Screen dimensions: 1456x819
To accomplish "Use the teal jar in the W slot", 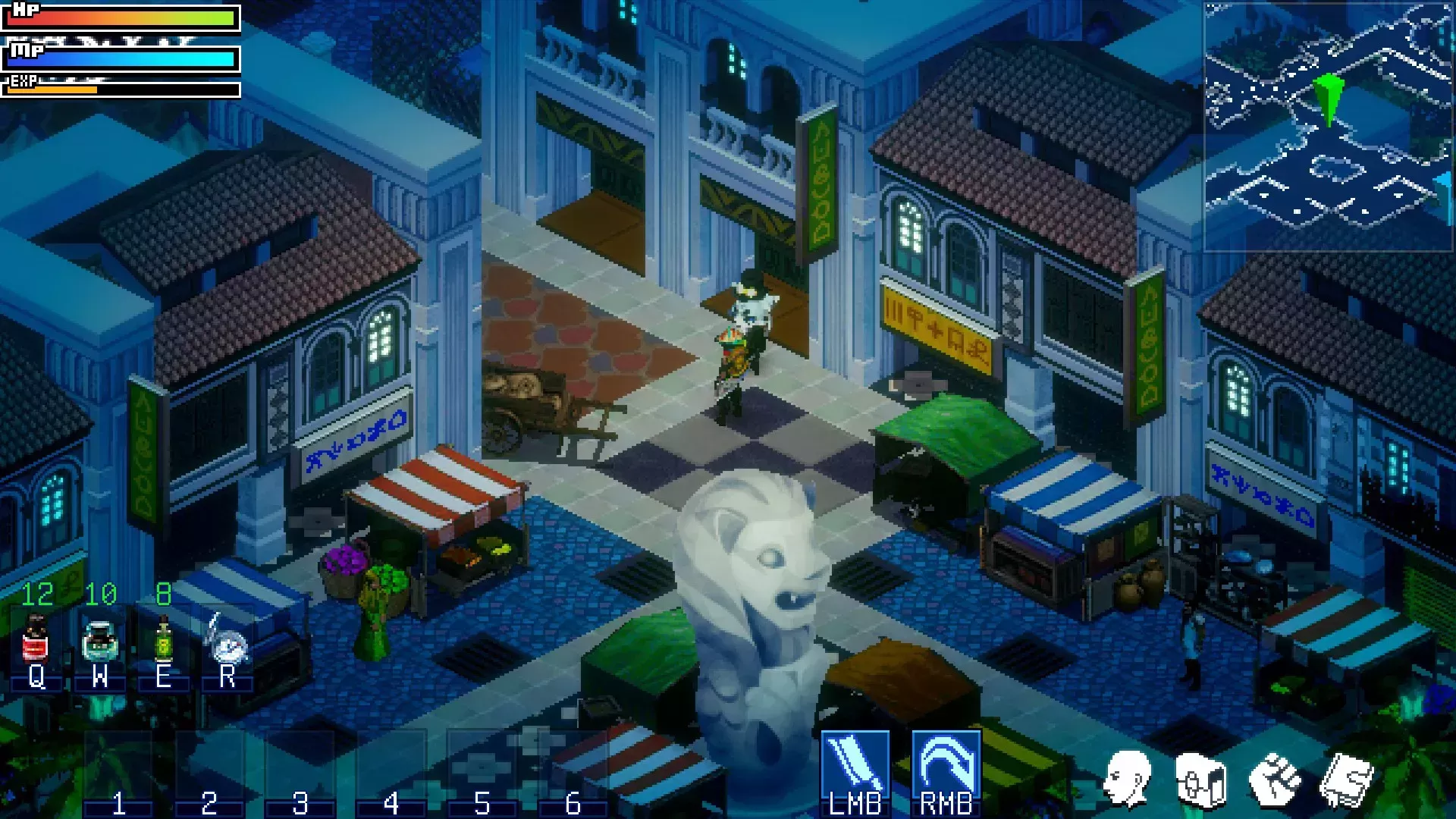I will [99, 641].
